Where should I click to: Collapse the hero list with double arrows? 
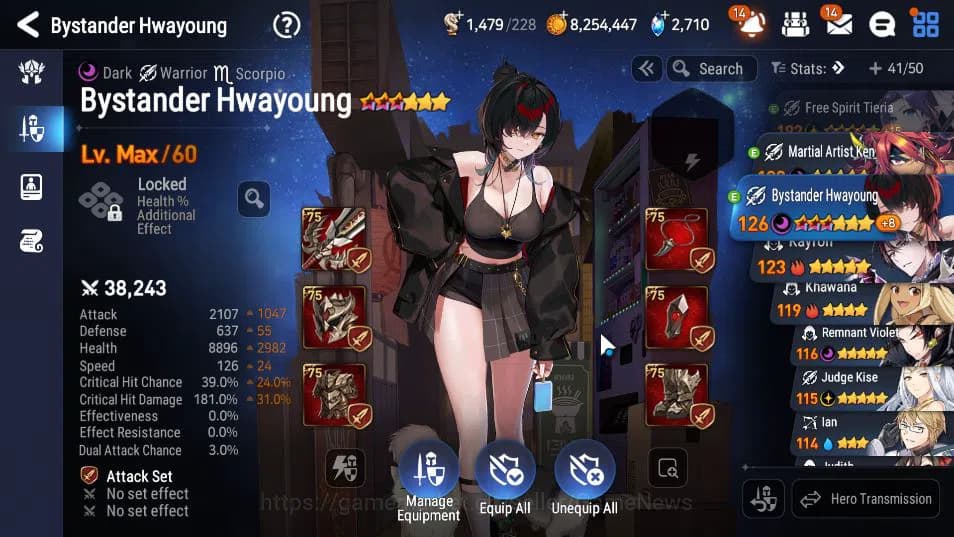point(646,69)
